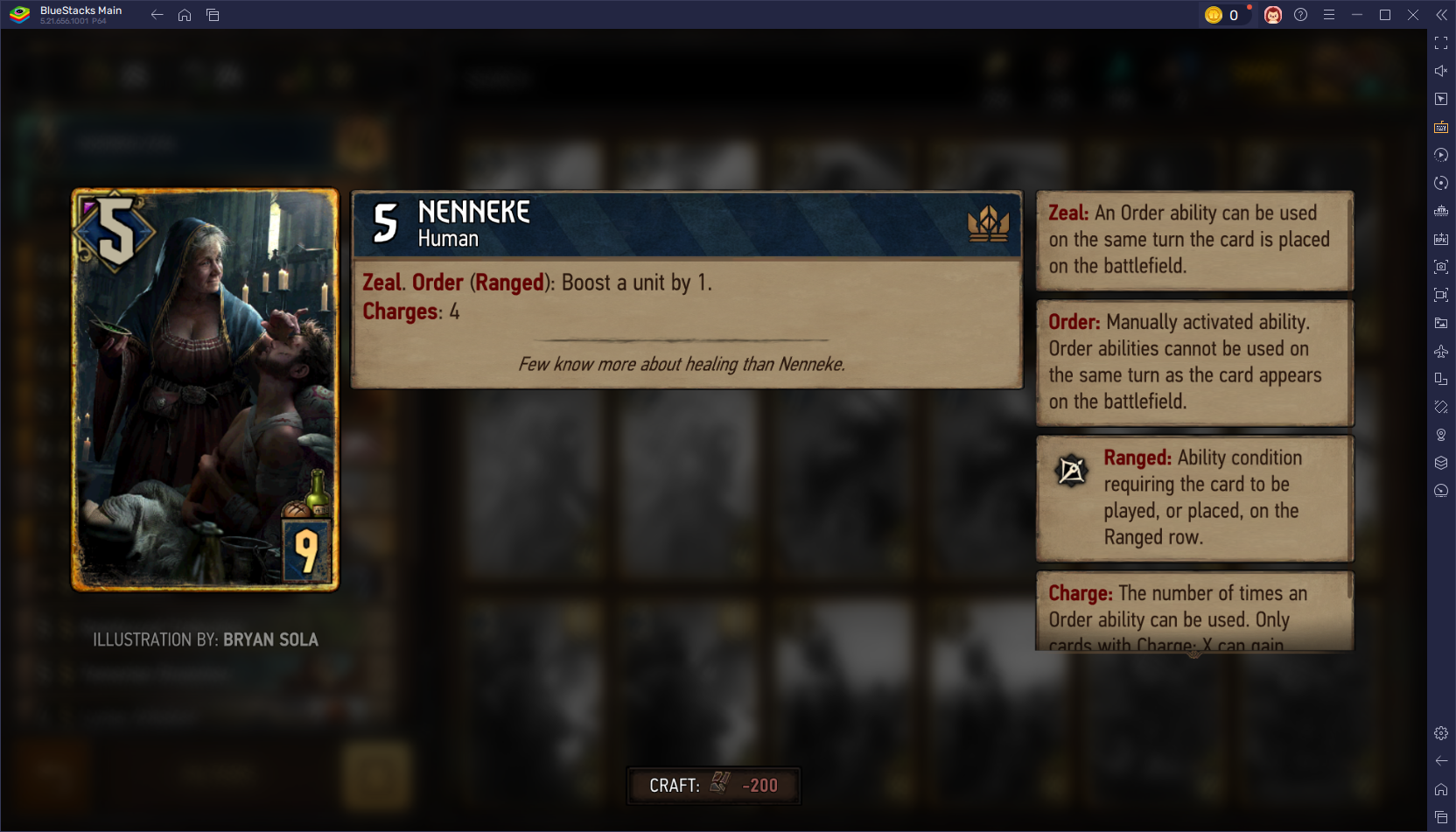Open the GPS location tool
The width and height of the screenshot is (1456, 832).
1441,435
